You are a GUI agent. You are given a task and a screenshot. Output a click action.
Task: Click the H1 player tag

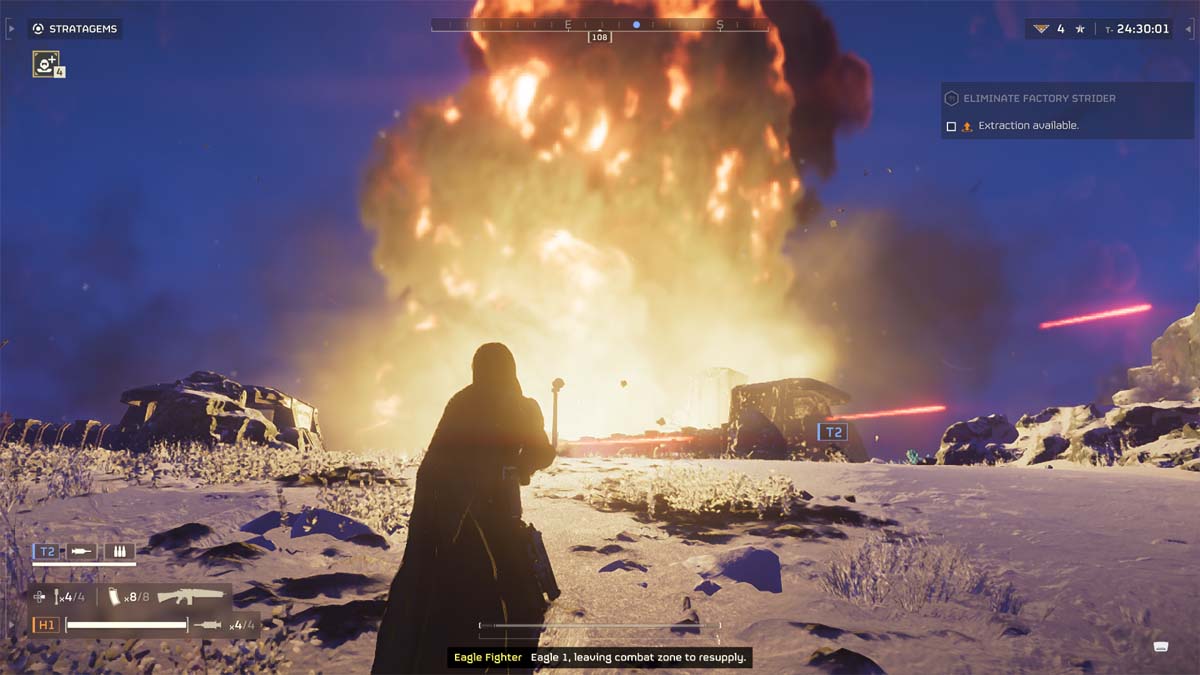[46, 625]
